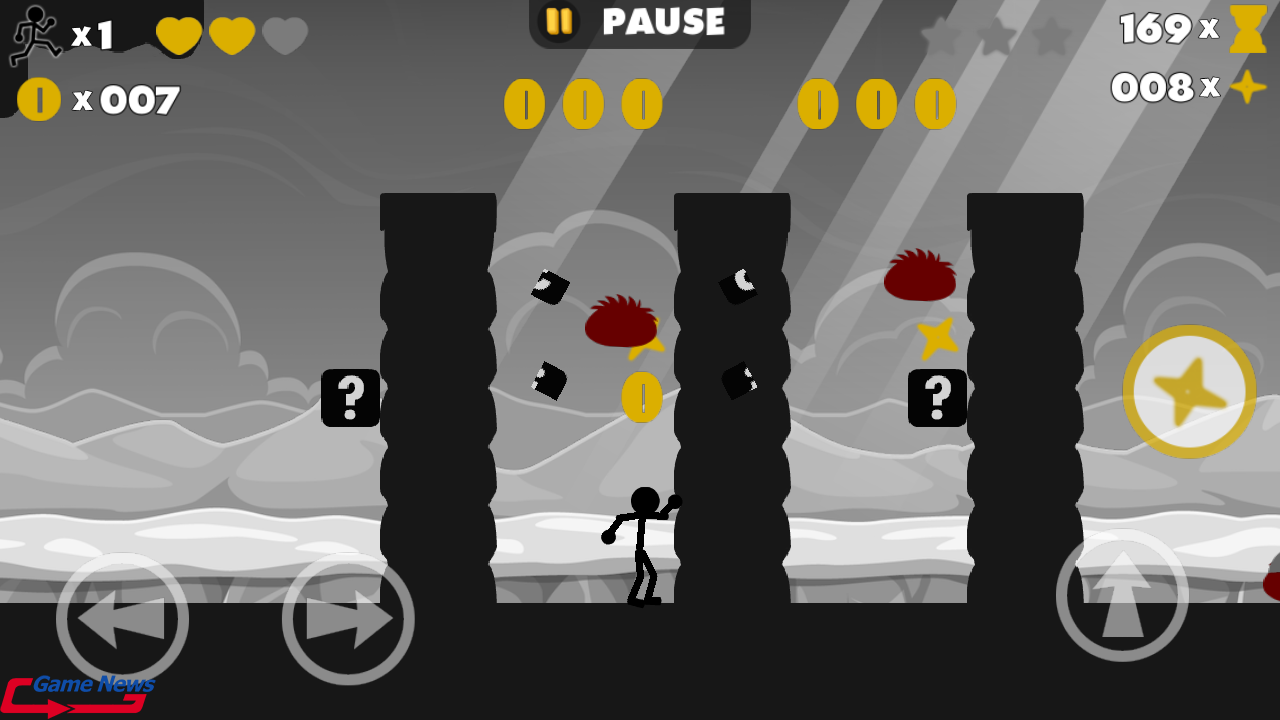The height and width of the screenshot is (720, 1280).
Task: Tap the shuriken icon next to 008
Action: tap(1246, 89)
